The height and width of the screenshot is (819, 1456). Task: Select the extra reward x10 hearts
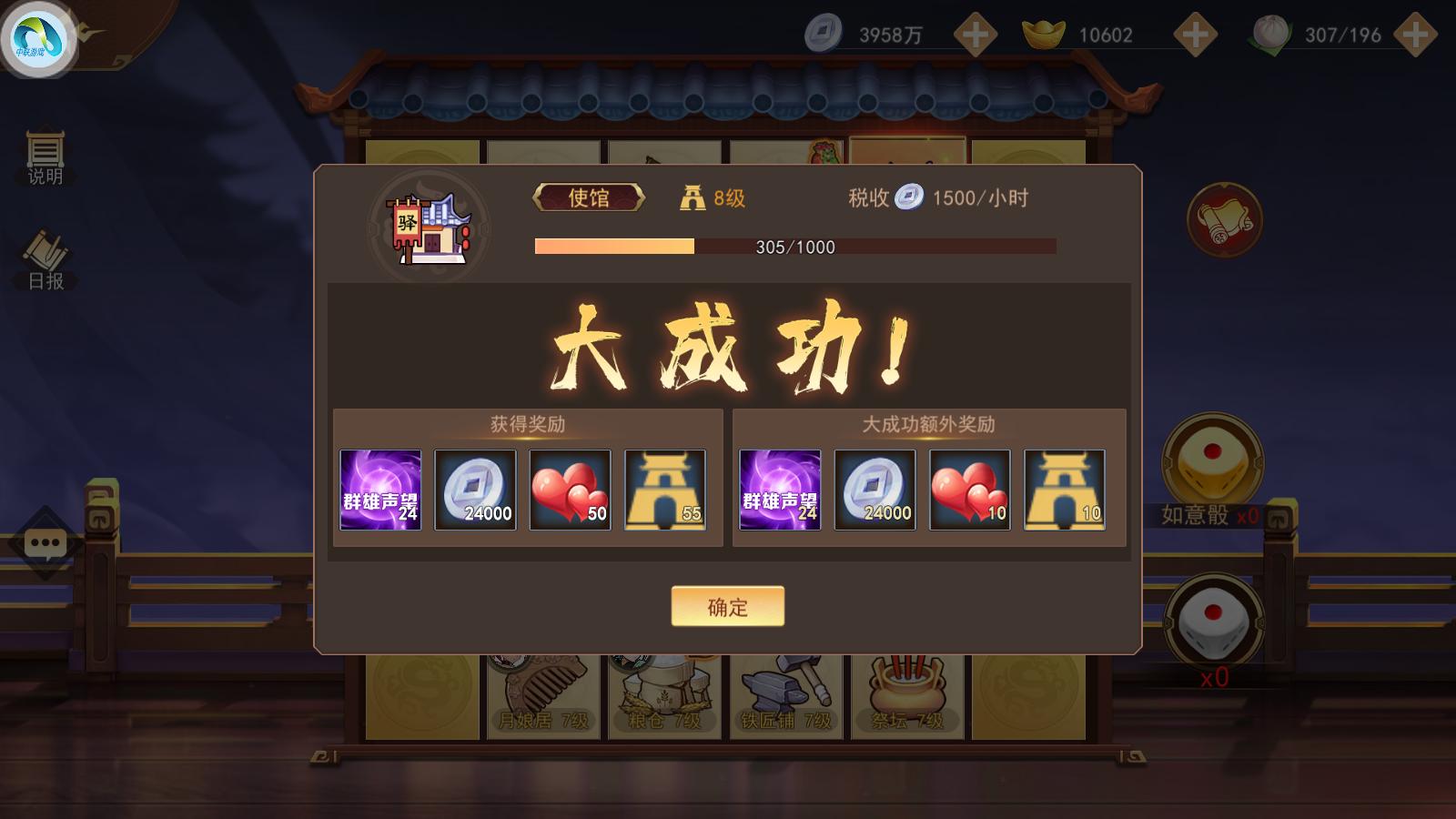pyautogui.click(x=970, y=489)
